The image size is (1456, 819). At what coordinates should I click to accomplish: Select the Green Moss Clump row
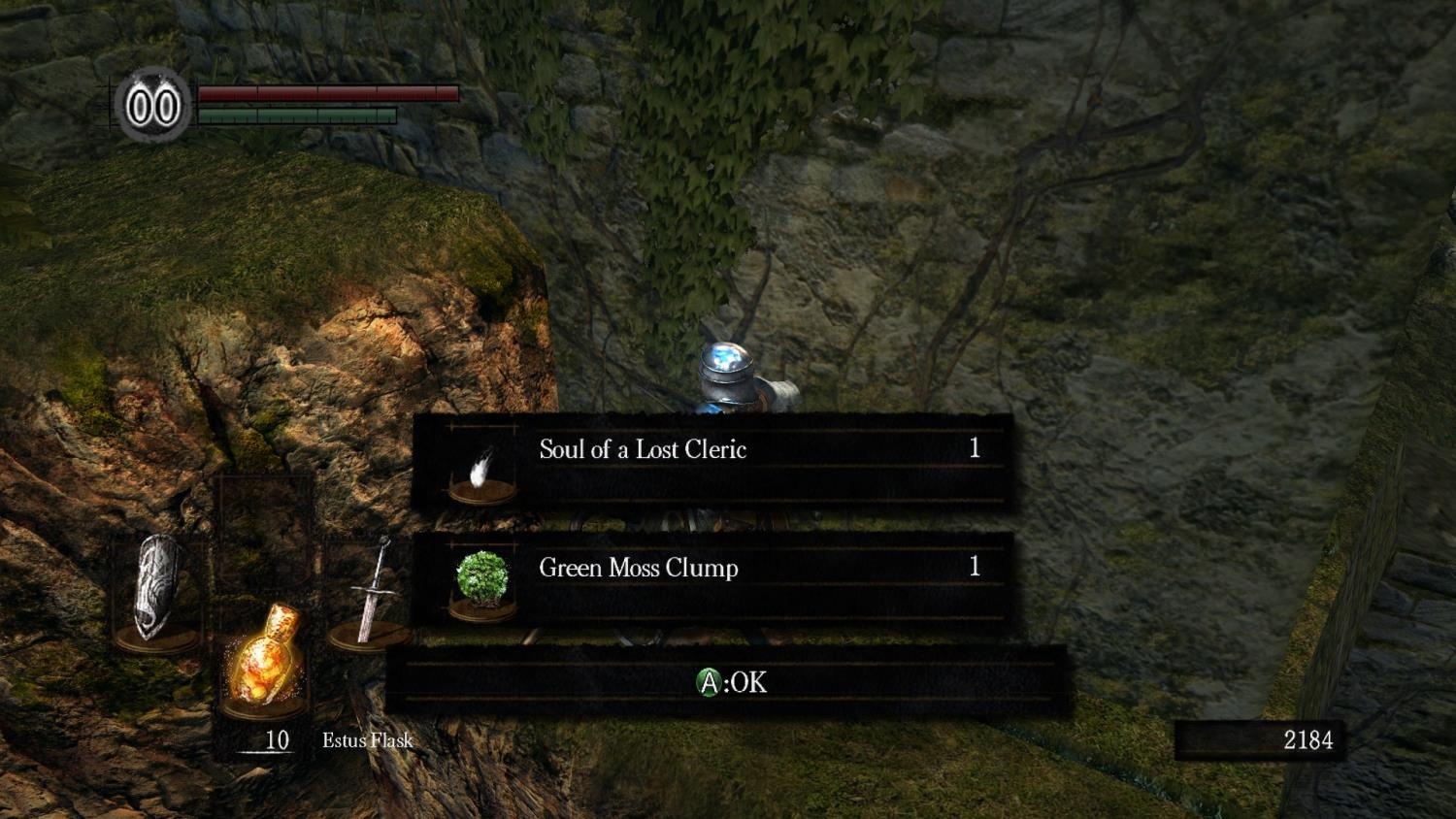click(713, 580)
